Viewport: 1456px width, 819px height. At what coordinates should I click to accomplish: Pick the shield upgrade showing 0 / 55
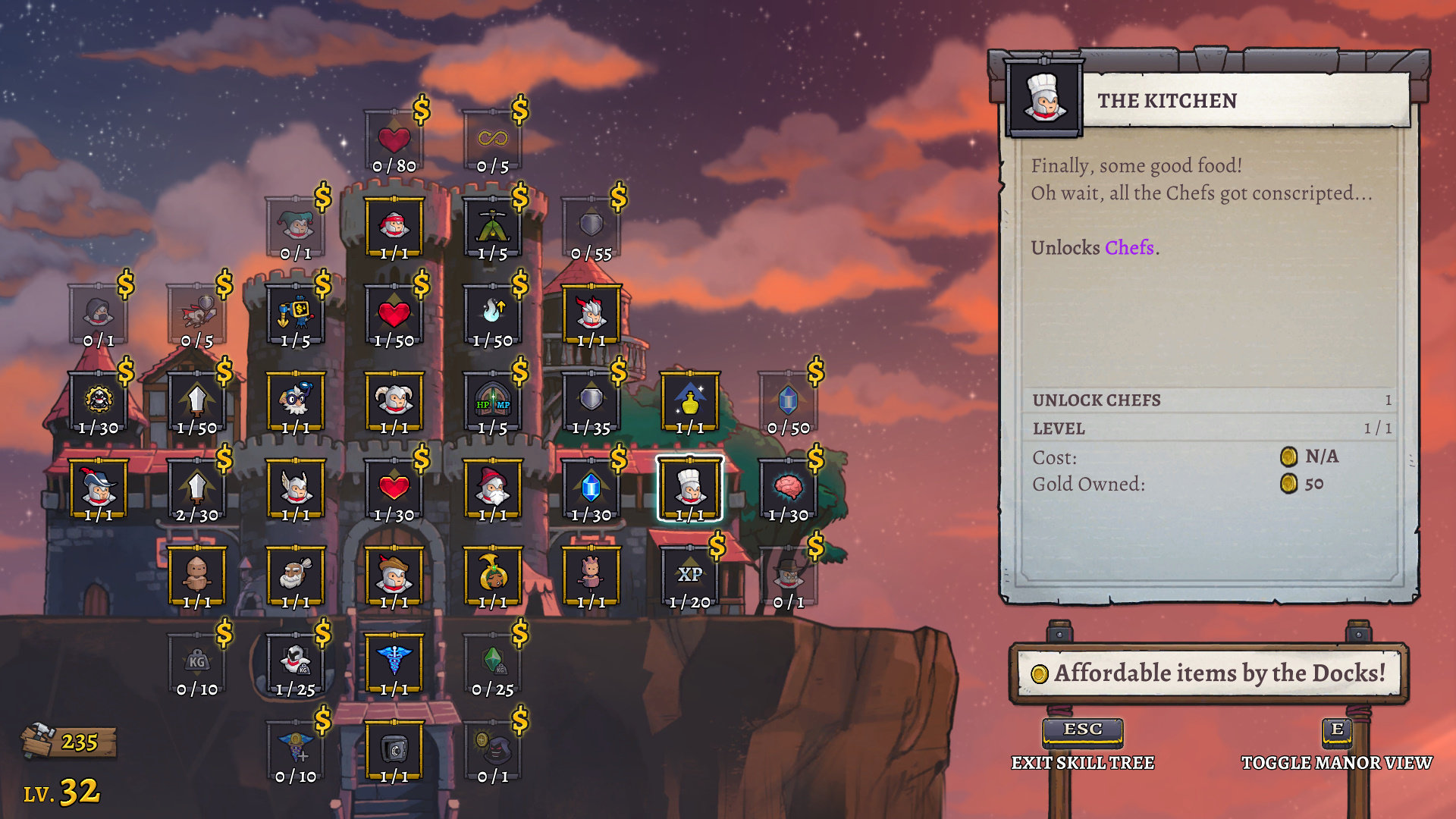(x=591, y=226)
